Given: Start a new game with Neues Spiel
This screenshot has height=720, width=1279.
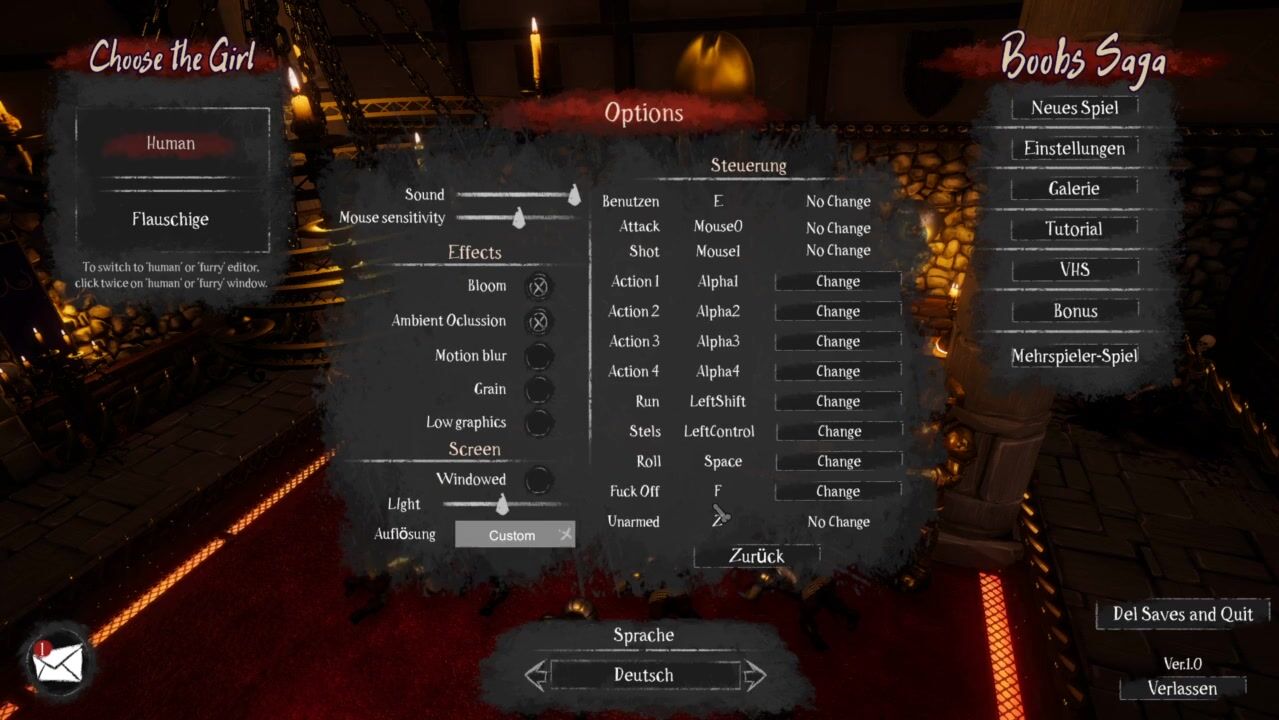Looking at the screenshot, I should tap(1074, 108).
